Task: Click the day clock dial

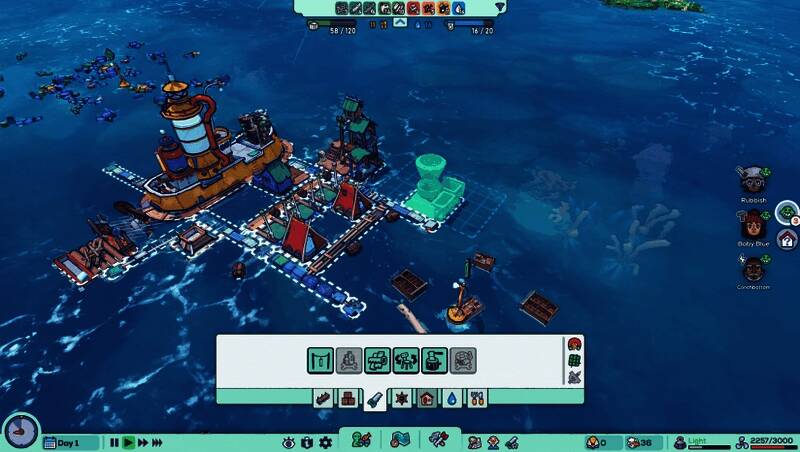Action: [x=20, y=432]
